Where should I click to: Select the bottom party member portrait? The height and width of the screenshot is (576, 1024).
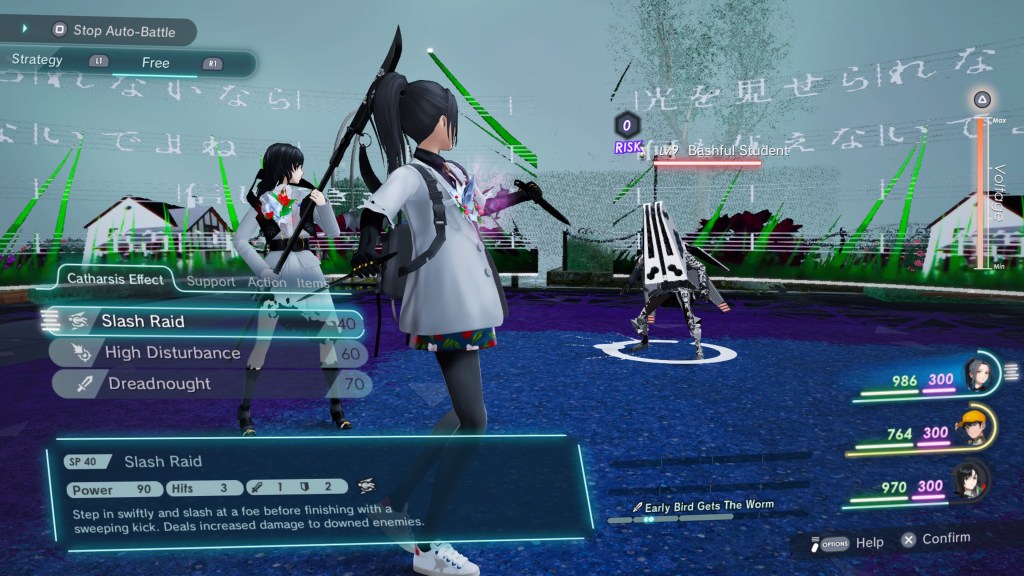[970, 480]
